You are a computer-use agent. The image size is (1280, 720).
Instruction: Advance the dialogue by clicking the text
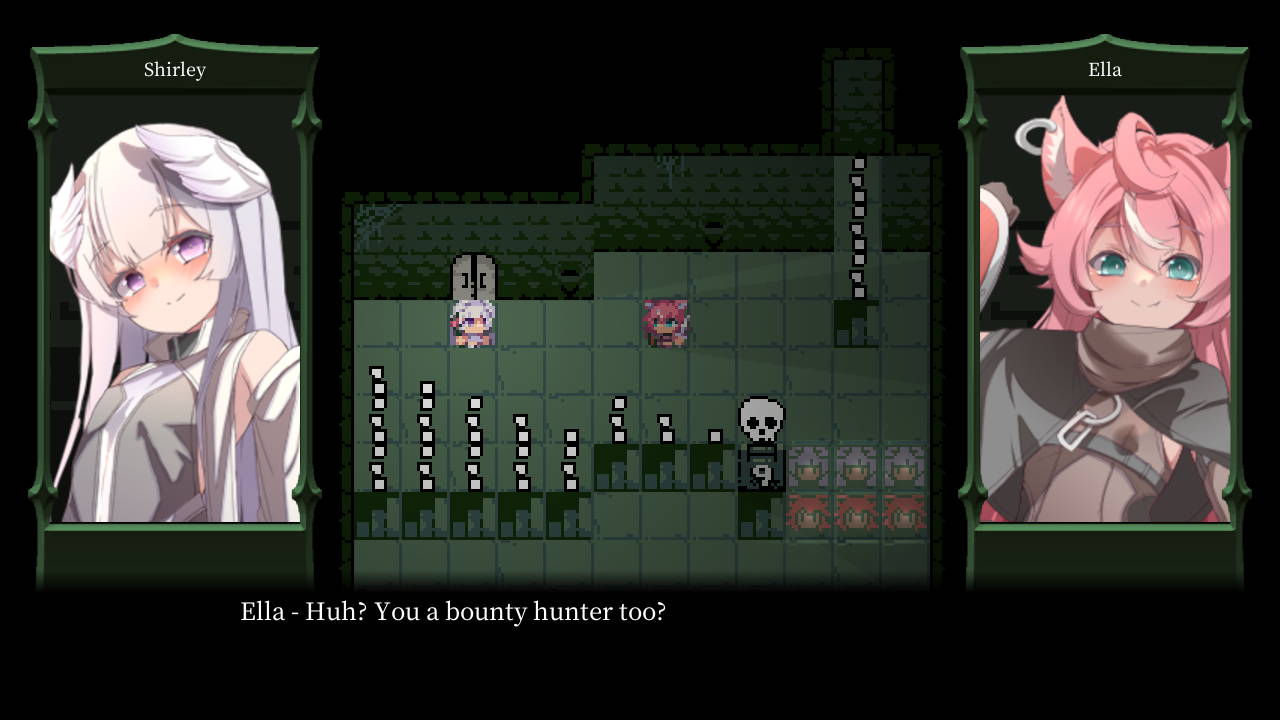point(450,611)
